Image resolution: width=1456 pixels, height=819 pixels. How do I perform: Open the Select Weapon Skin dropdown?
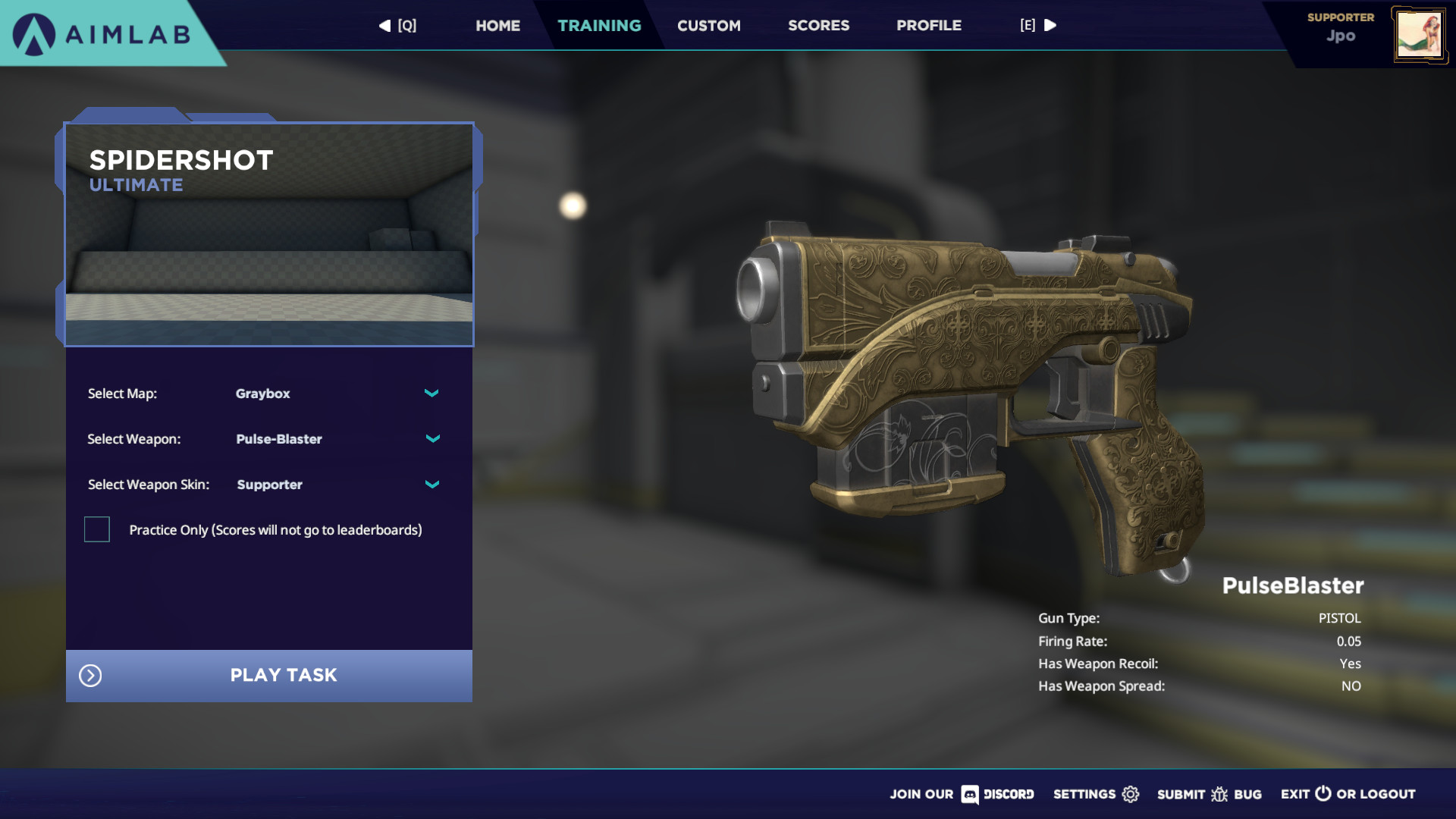tap(431, 484)
